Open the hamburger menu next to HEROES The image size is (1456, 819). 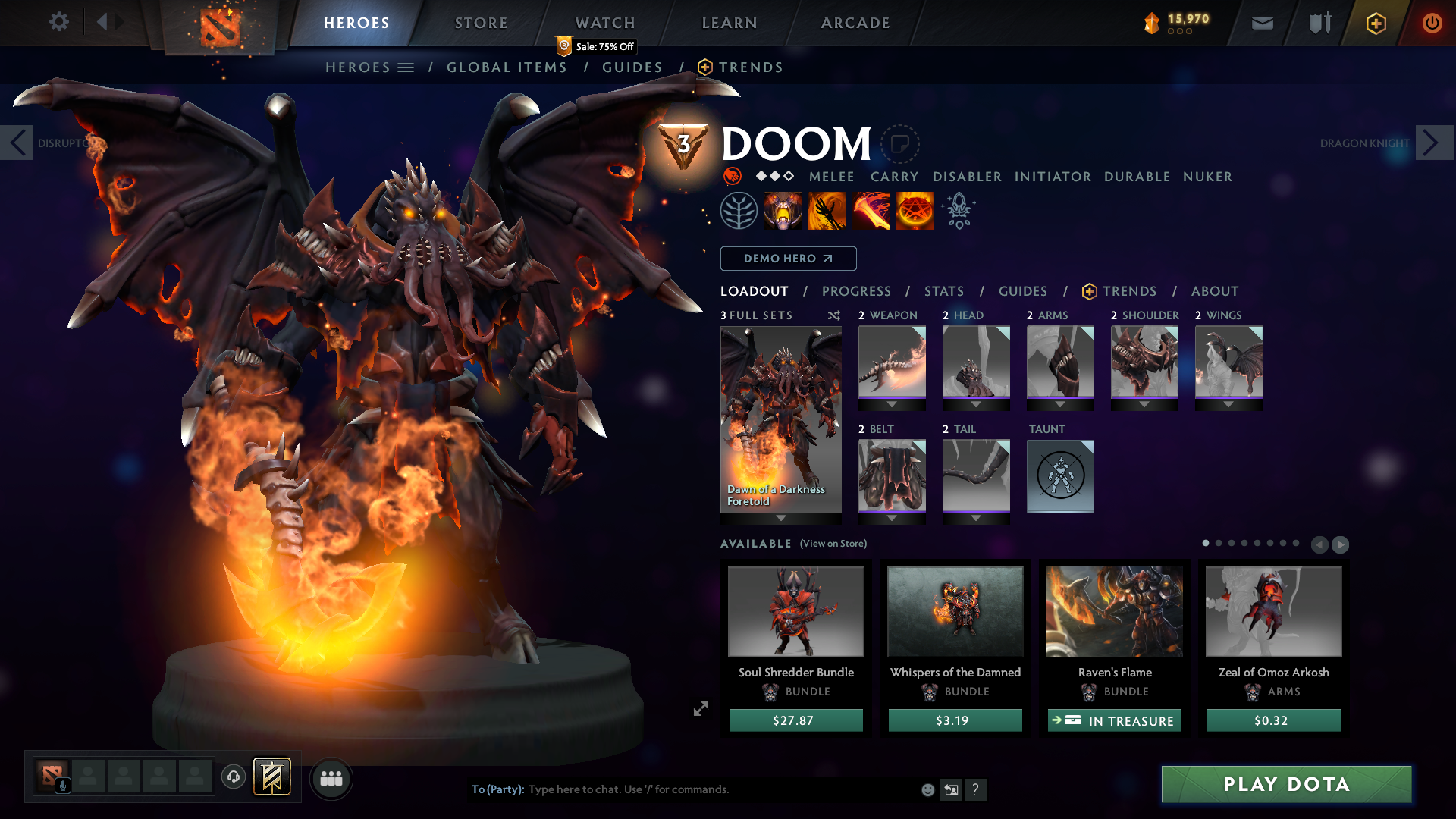click(408, 67)
